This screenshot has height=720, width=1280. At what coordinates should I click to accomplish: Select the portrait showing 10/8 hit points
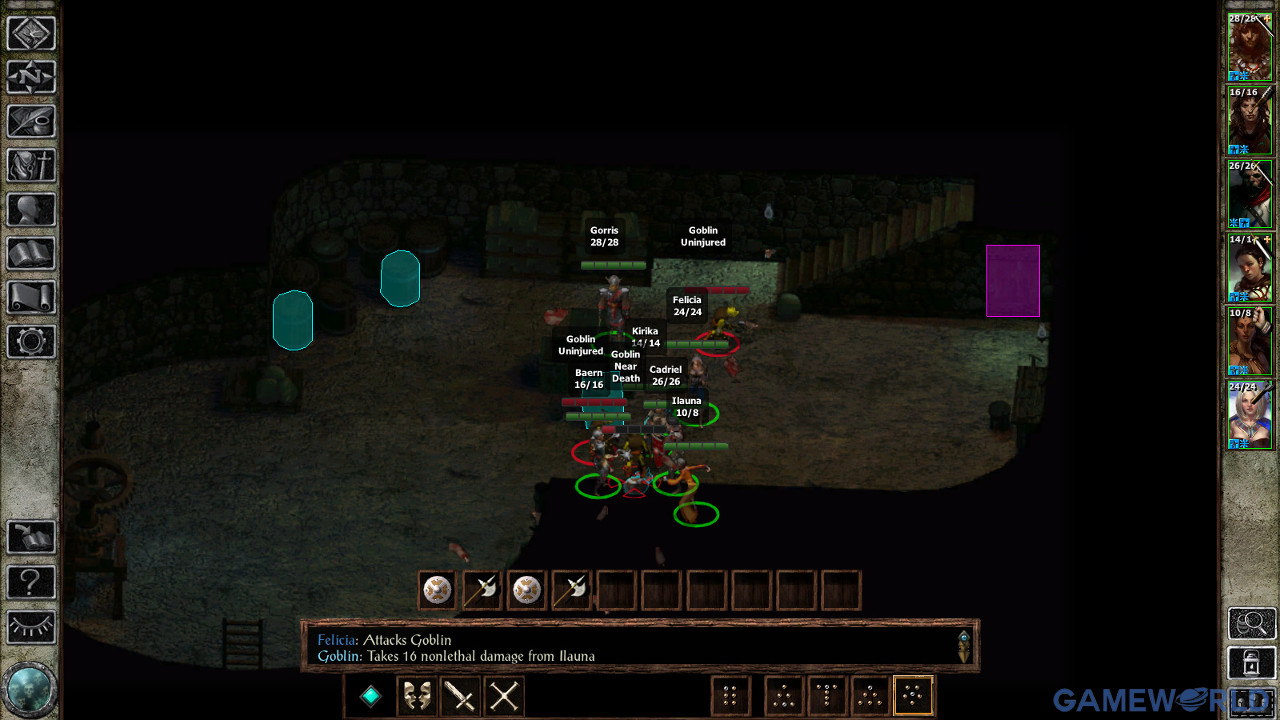pyautogui.click(x=1249, y=340)
